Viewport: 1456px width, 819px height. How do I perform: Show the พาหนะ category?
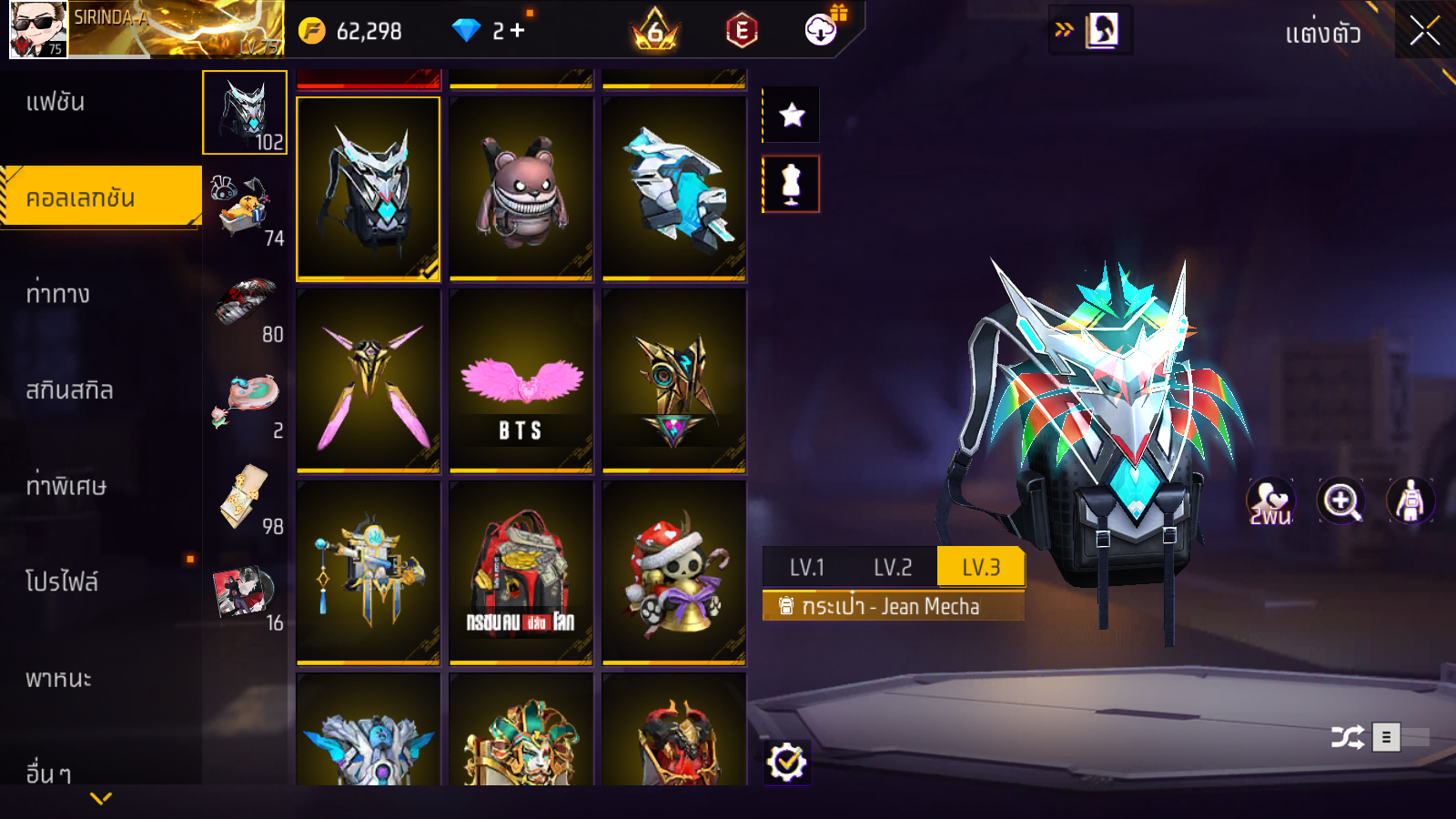58,678
